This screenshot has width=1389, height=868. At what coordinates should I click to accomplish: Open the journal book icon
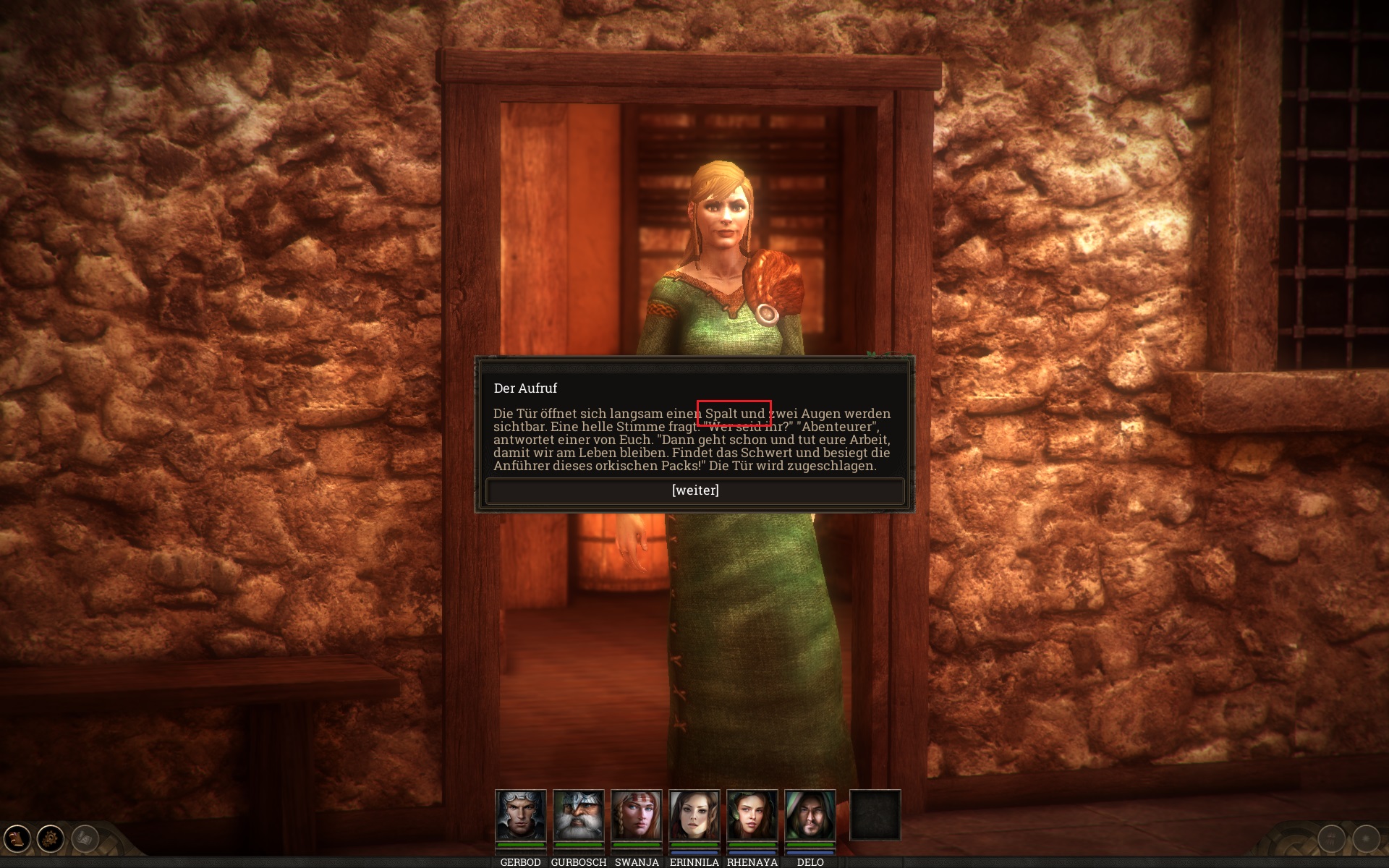point(17,839)
